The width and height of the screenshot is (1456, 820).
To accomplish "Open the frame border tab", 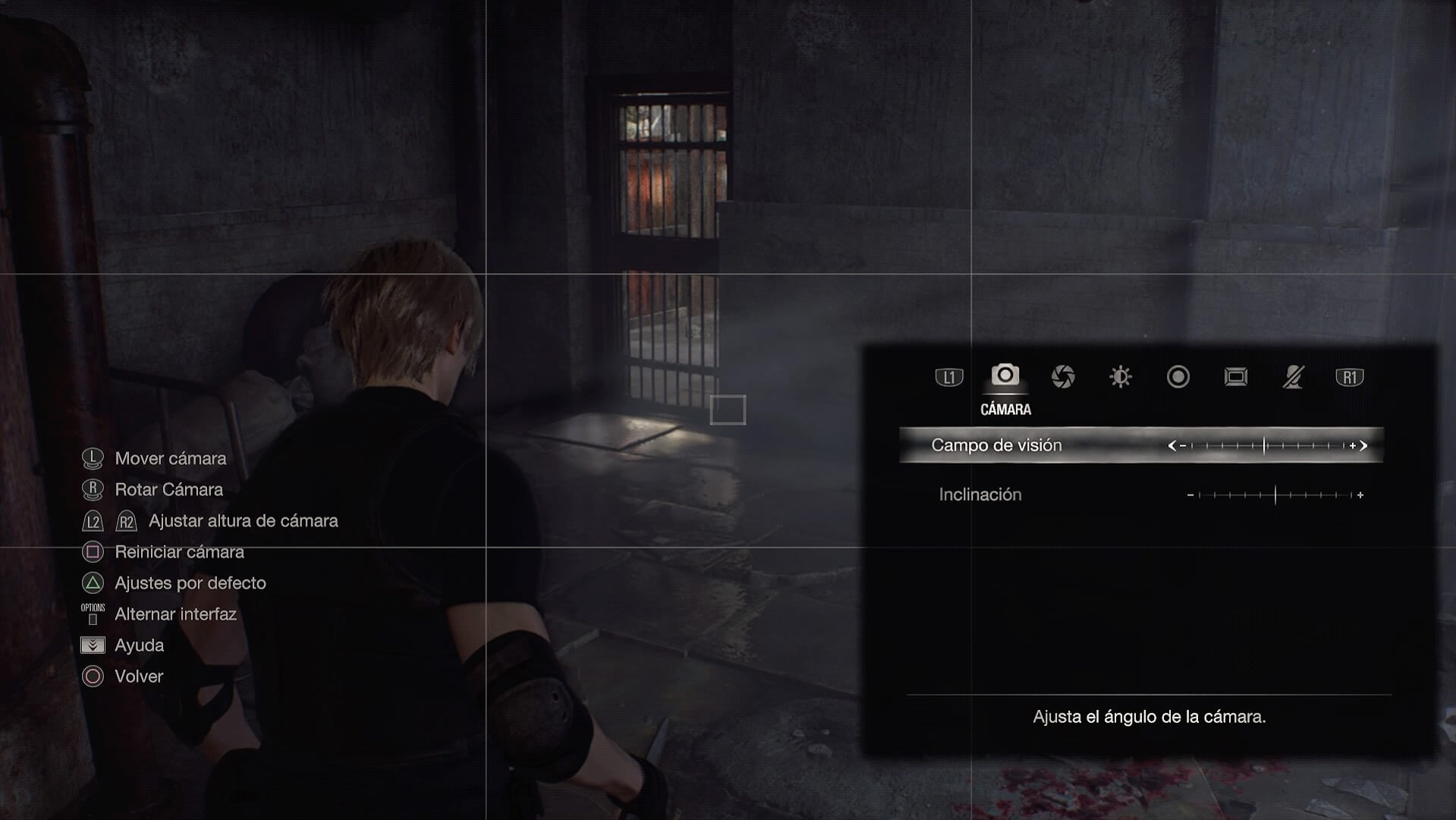I will 1236,376.
